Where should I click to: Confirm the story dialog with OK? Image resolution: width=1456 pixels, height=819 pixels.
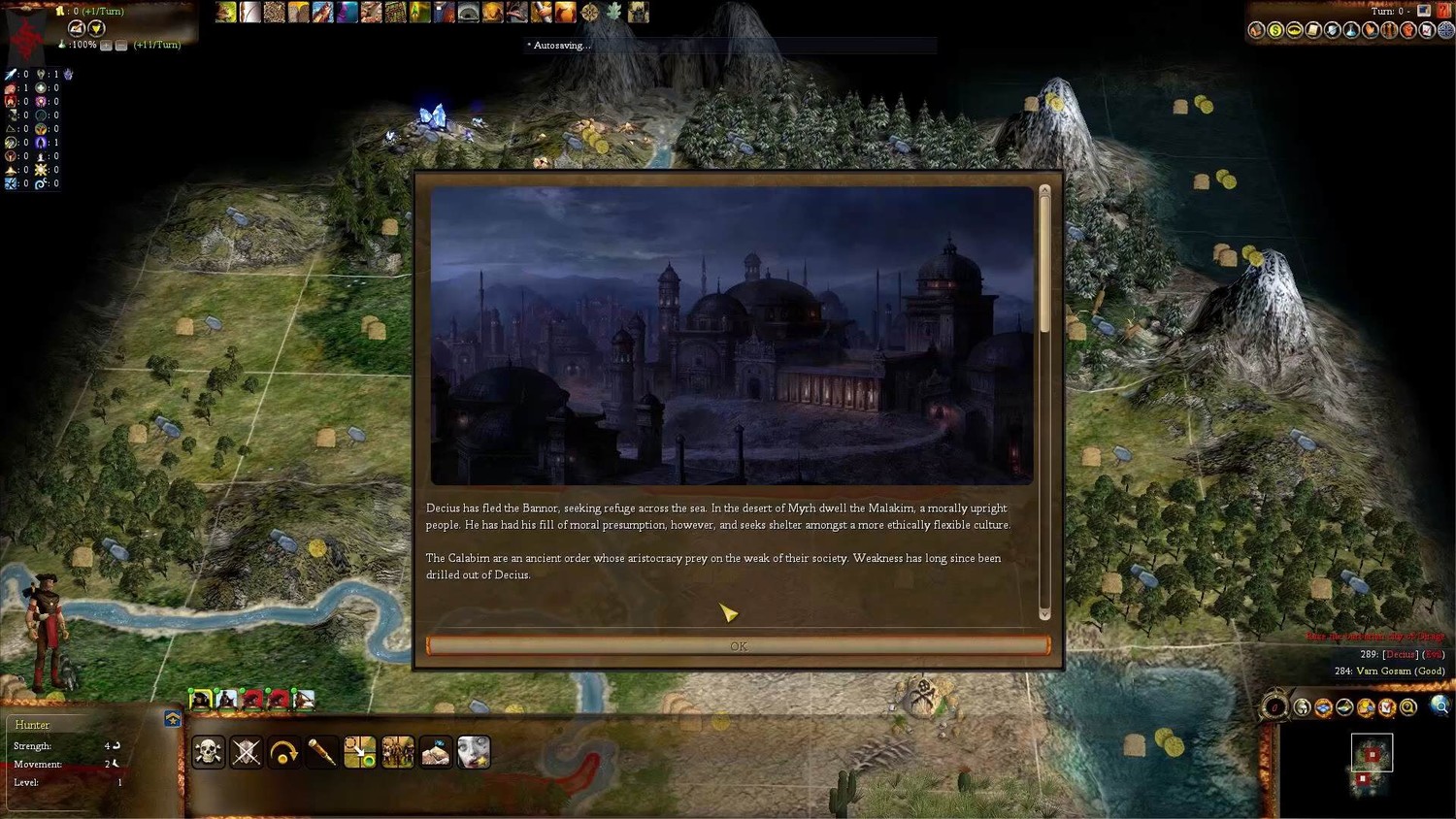coord(738,646)
